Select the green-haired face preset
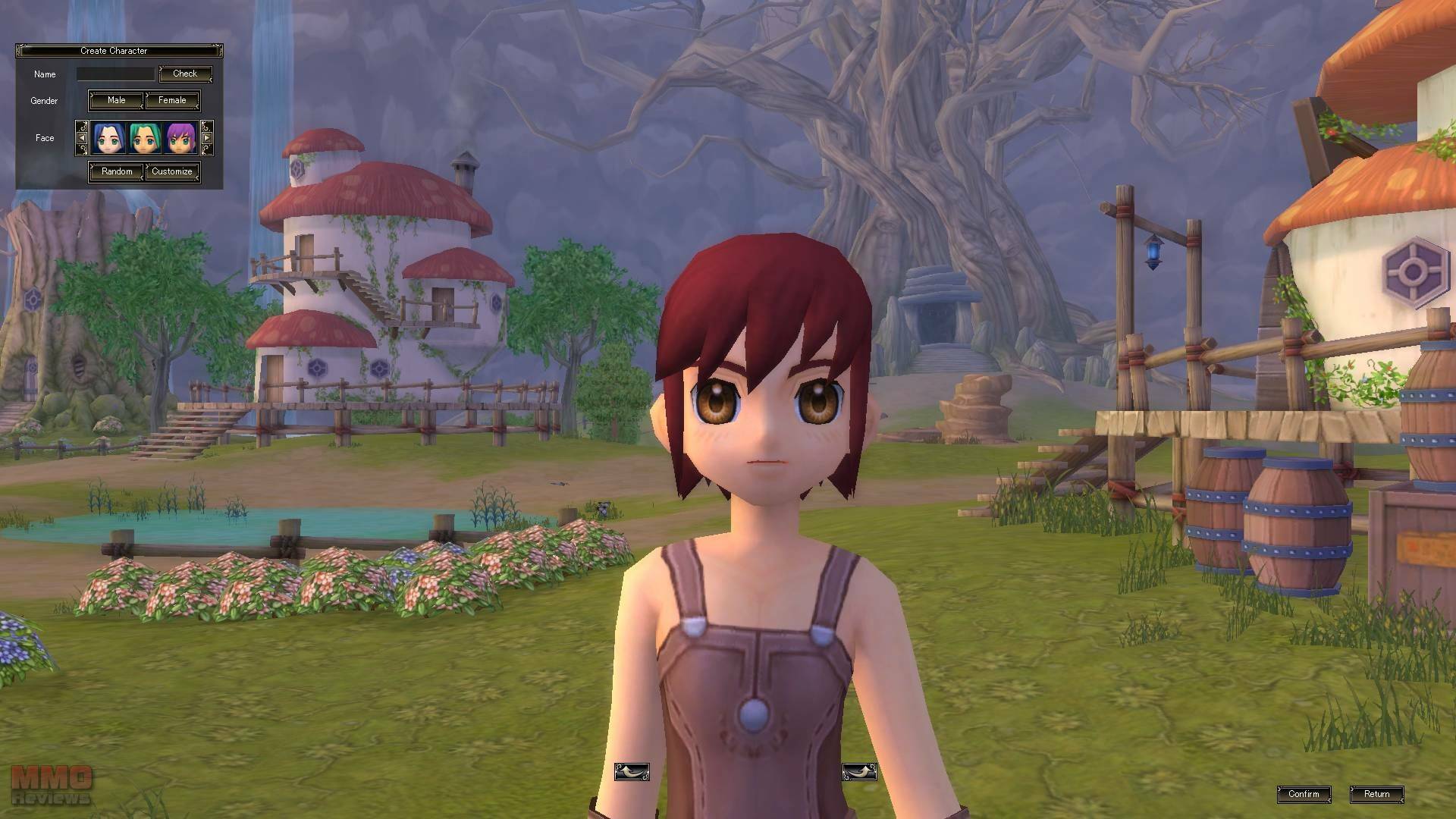 coord(145,138)
